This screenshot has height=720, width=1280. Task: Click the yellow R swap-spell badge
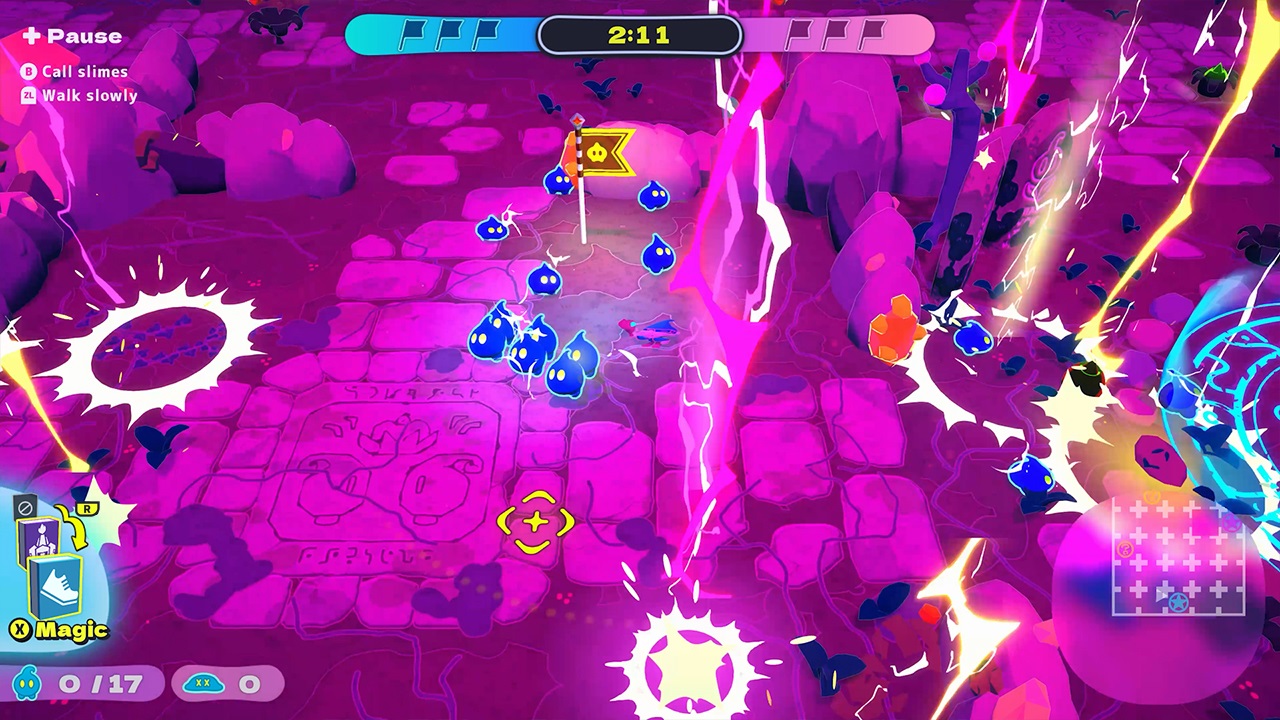click(x=88, y=508)
